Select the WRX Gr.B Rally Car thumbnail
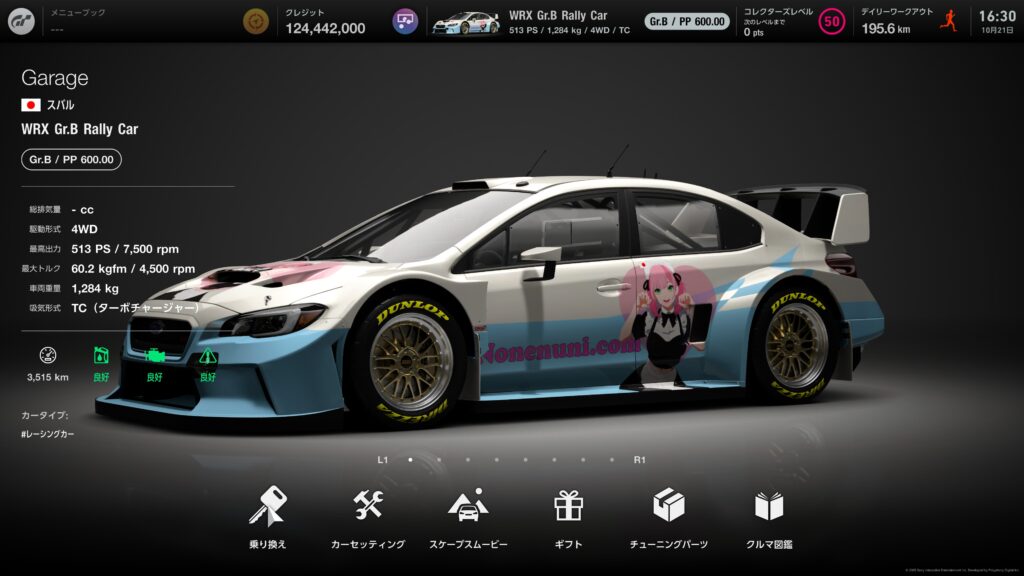1024x576 pixels. coord(465,21)
